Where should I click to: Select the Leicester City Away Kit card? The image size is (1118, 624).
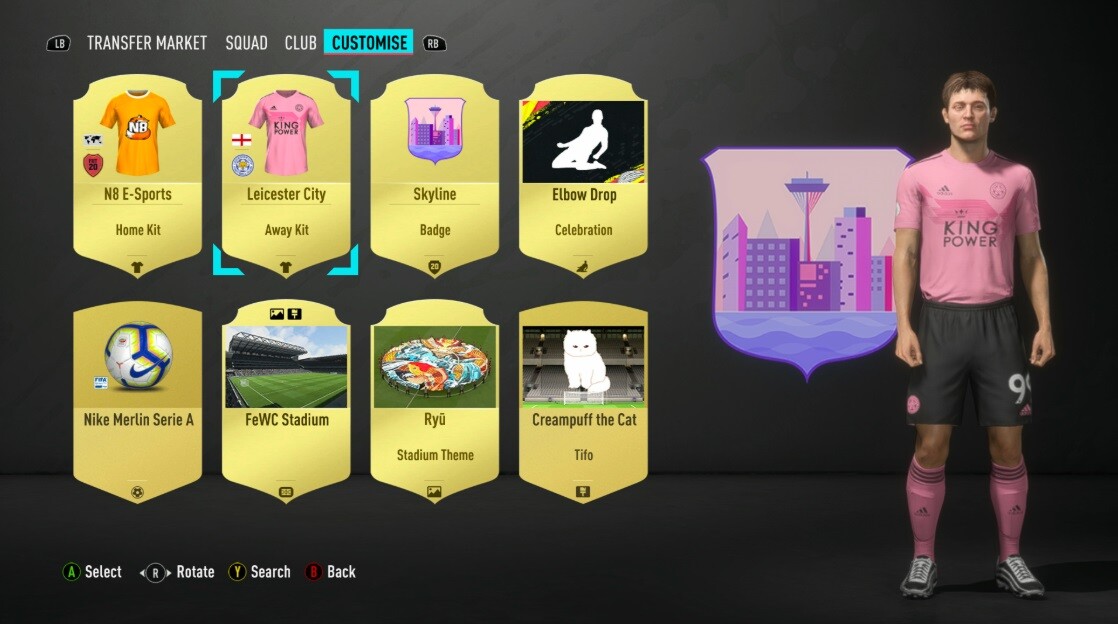pyautogui.click(x=286, y=175)
